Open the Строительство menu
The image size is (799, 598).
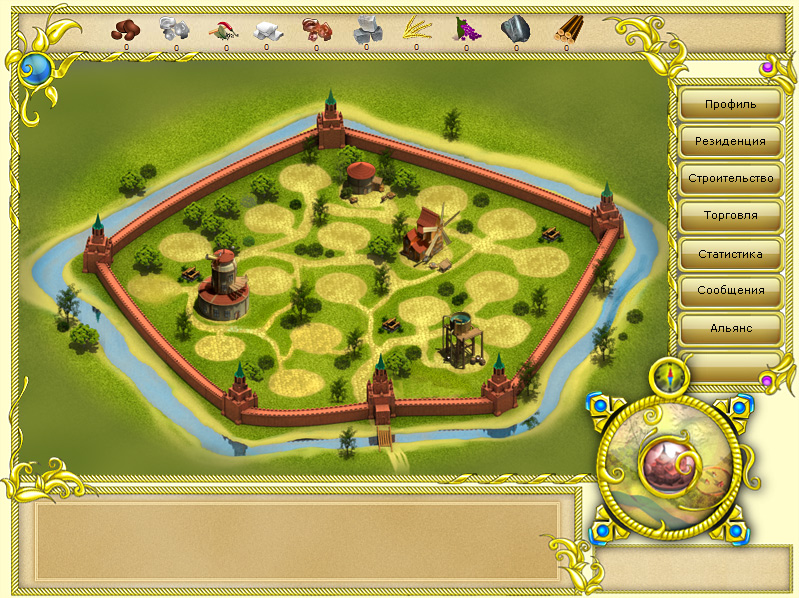[x=730, y=179]
